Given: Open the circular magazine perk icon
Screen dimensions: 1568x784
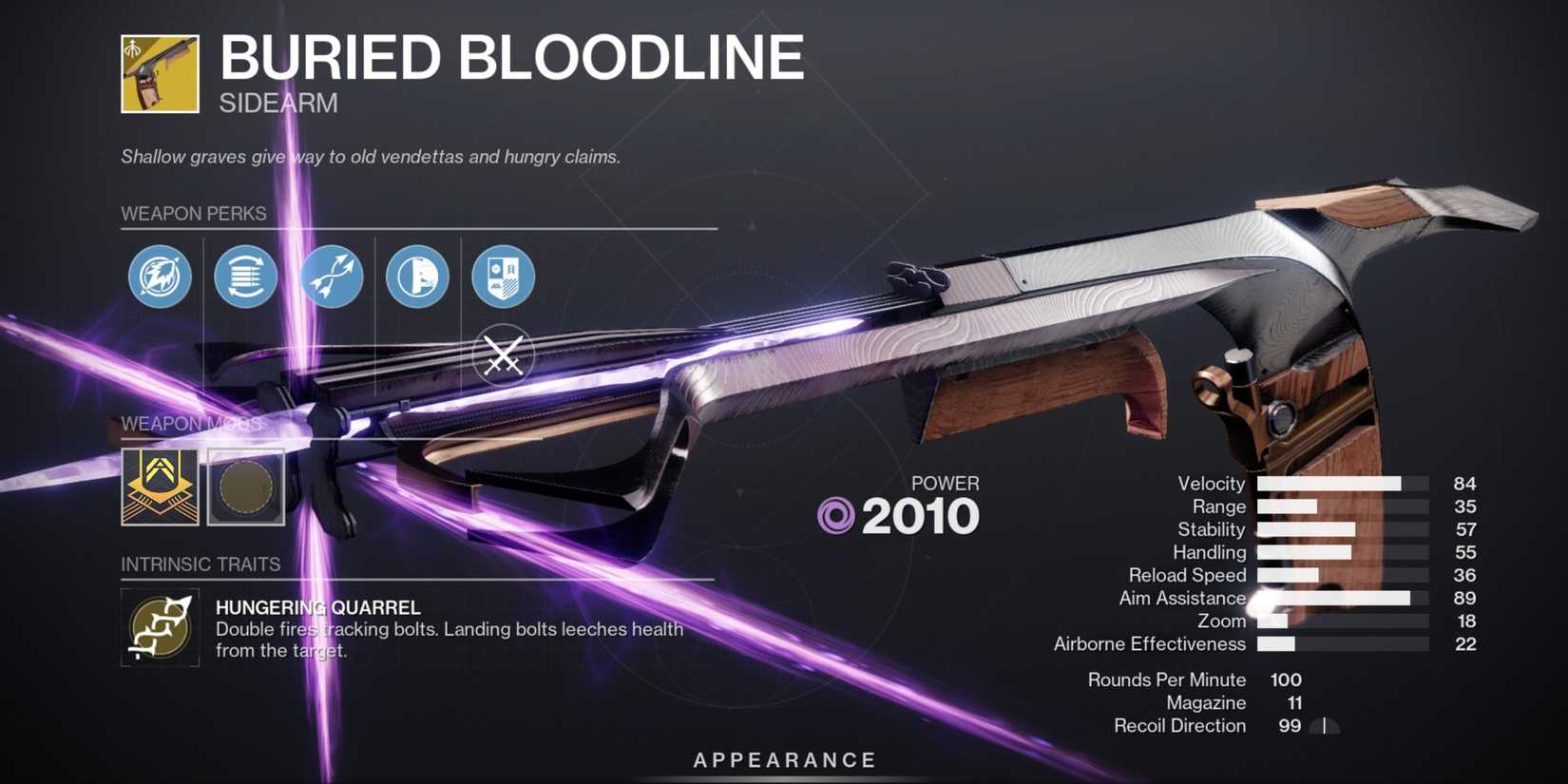Looking at the screenshot, I should [245, 277].
